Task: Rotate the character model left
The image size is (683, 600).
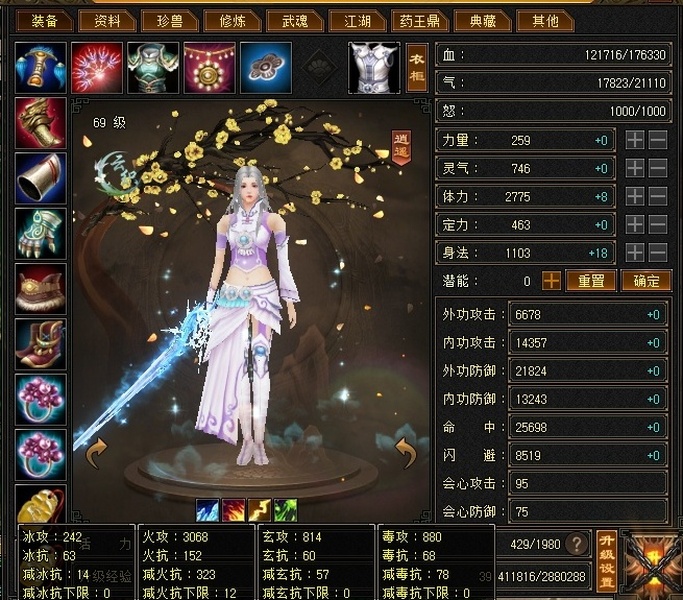Action: click(95, 456)
